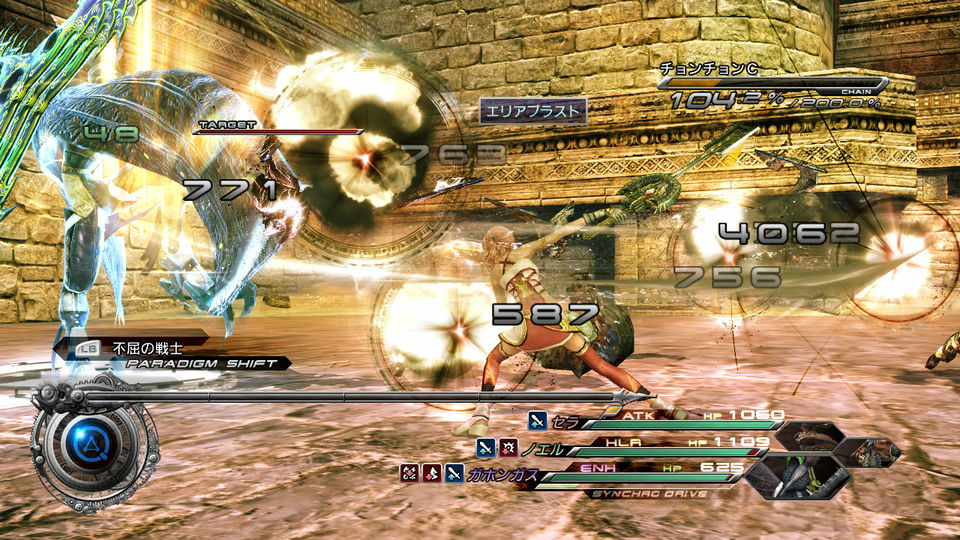Viewport: 960px width, 540px height.
Task: Click the エリアブラスト ability label
Action: (531, 111)
